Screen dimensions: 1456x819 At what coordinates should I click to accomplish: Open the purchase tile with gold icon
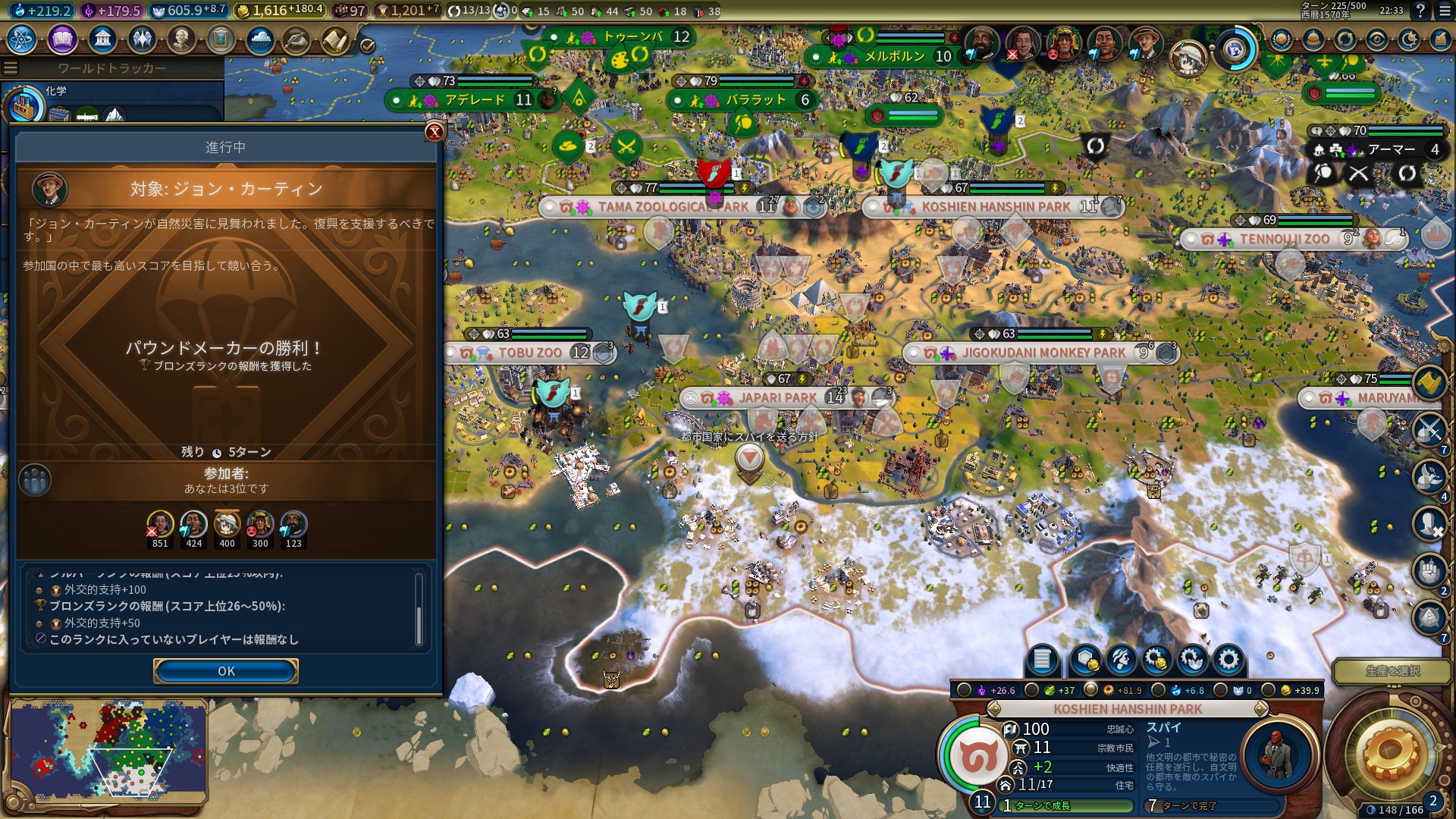pyautogui.click(x=1084, y=660)
